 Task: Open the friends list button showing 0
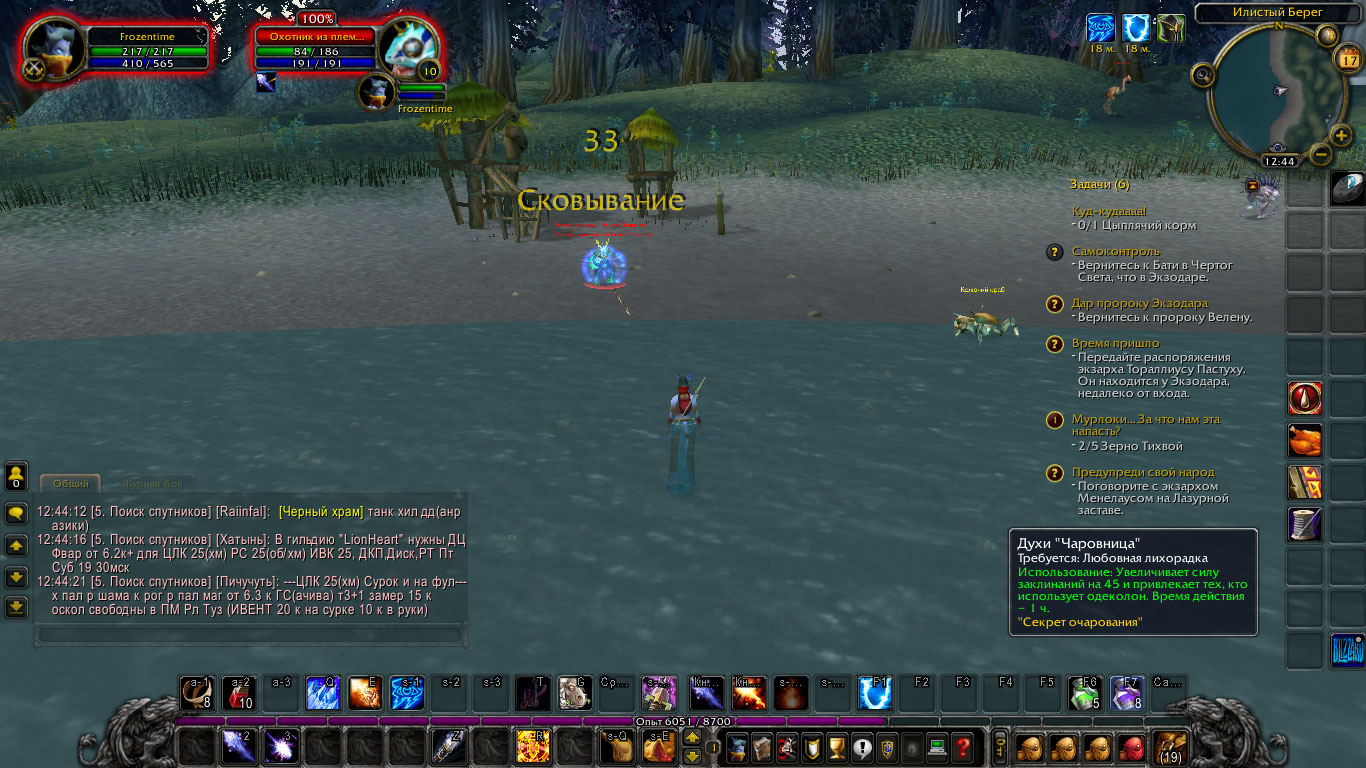point(16,476)
